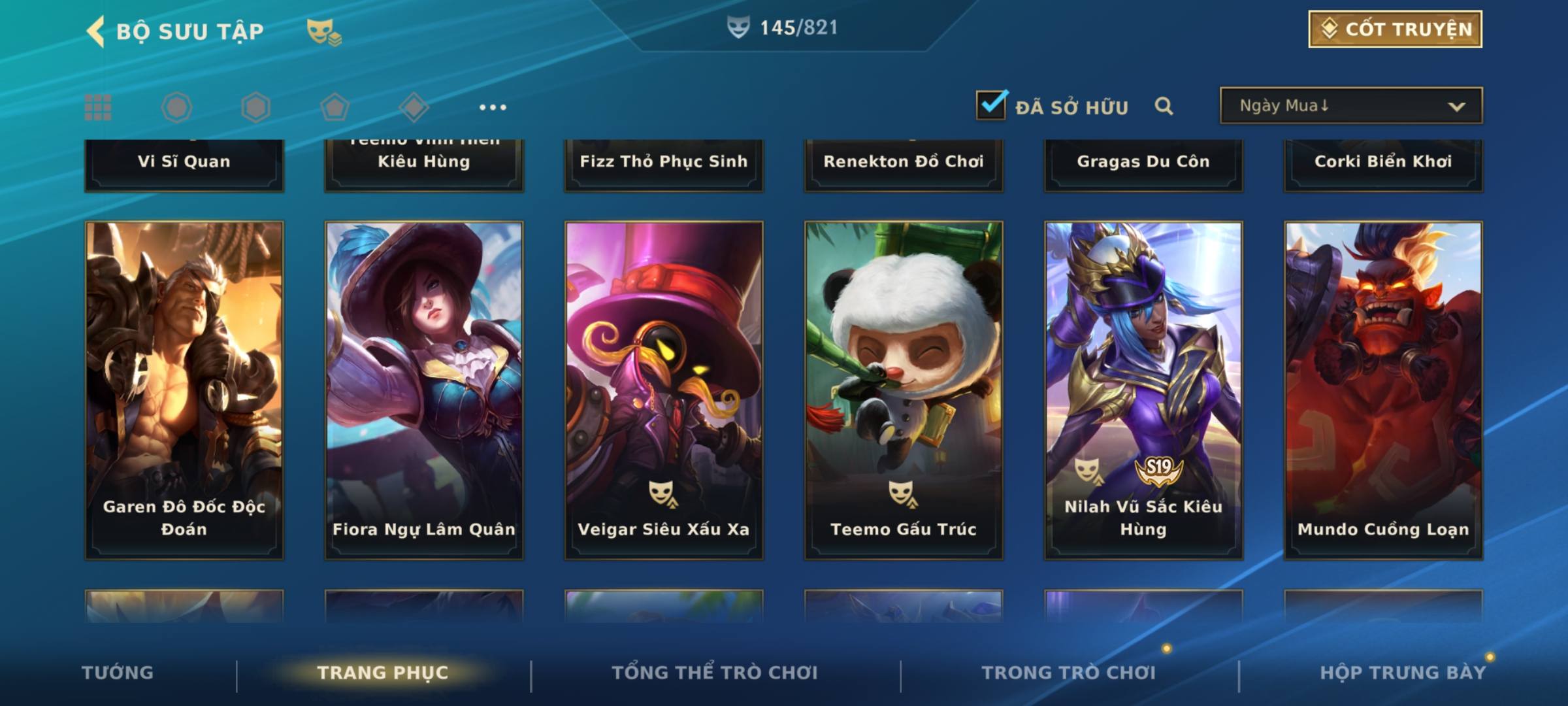Click the gold mask icon beside title
This screenshot has height=706, width=1568.
tap(324, 31)
